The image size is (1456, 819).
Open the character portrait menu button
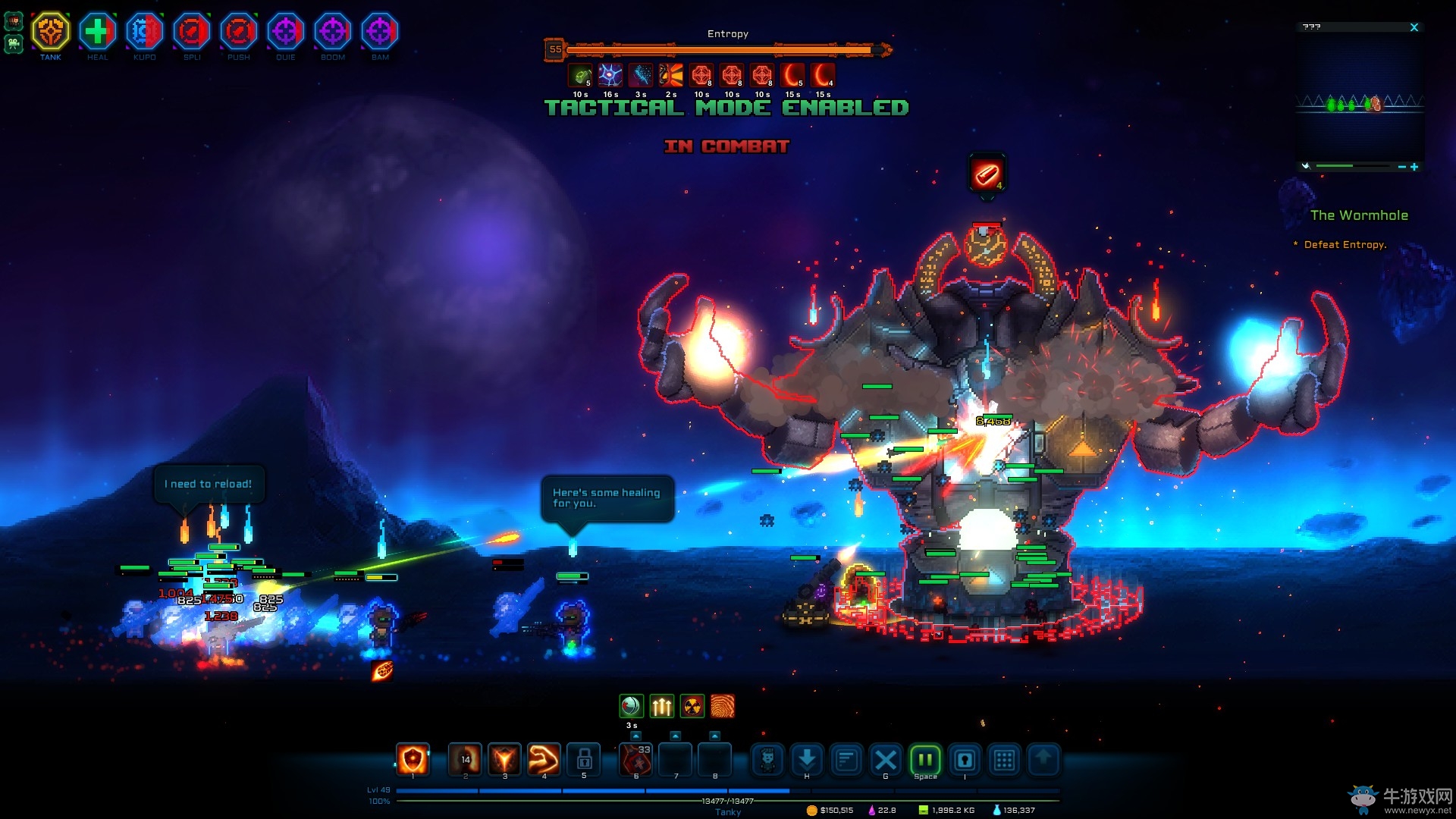[767, 759]
